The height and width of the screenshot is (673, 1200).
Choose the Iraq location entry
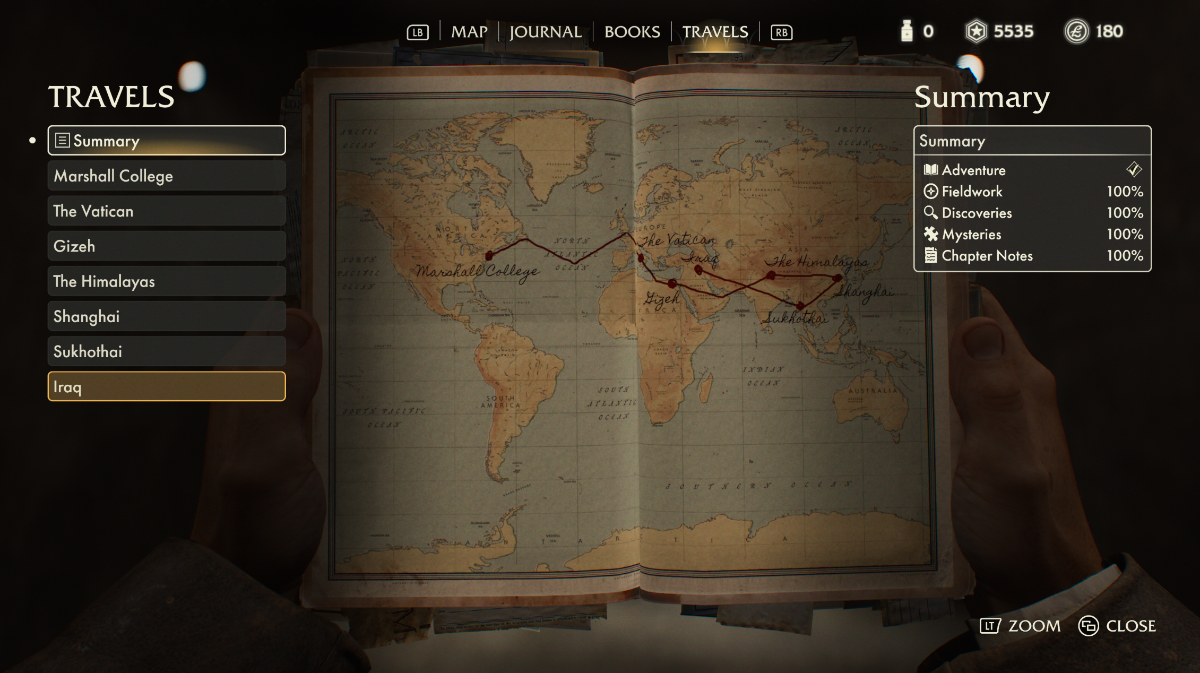(167, 386)
